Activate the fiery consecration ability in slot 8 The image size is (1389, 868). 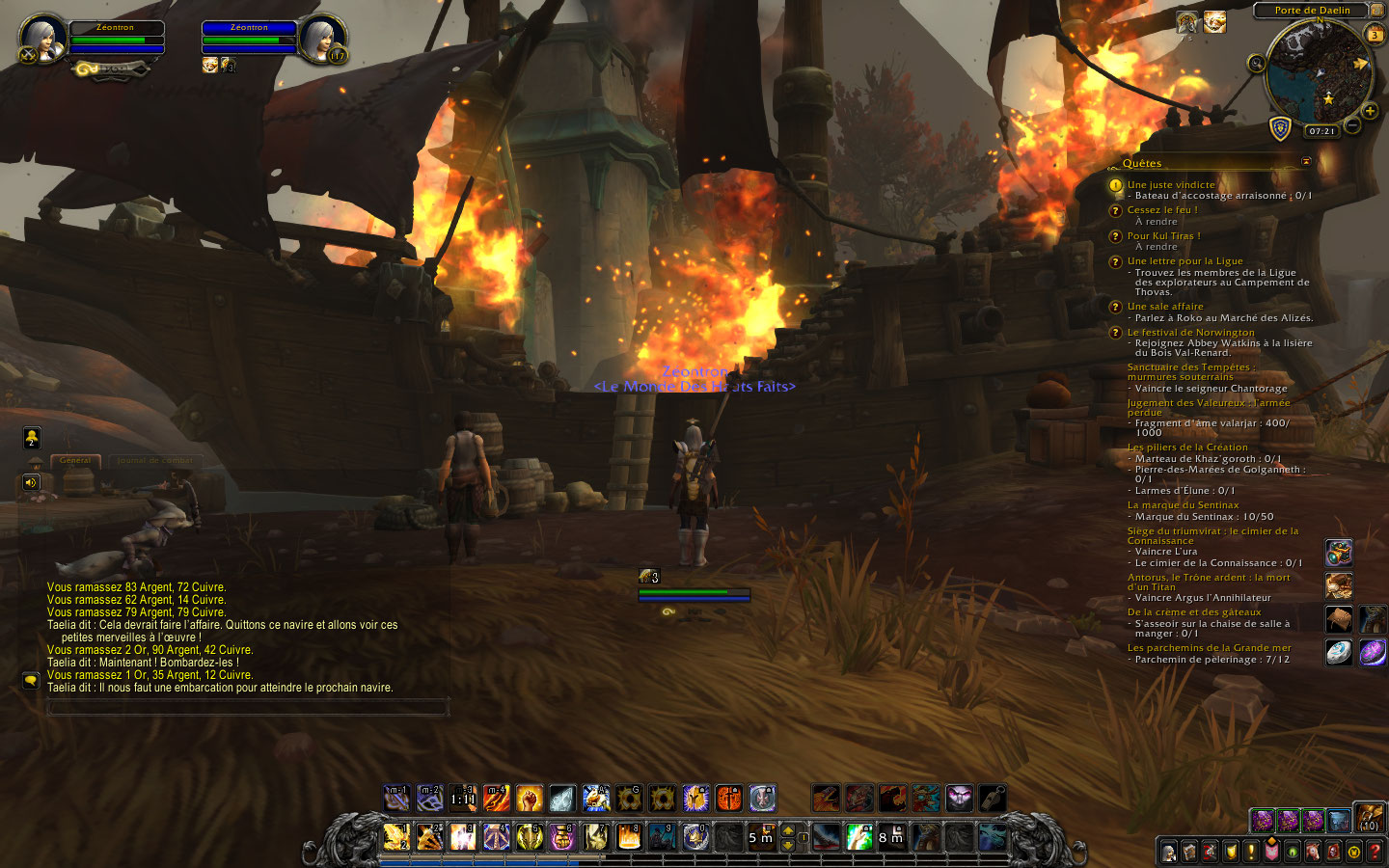(629, 835)
